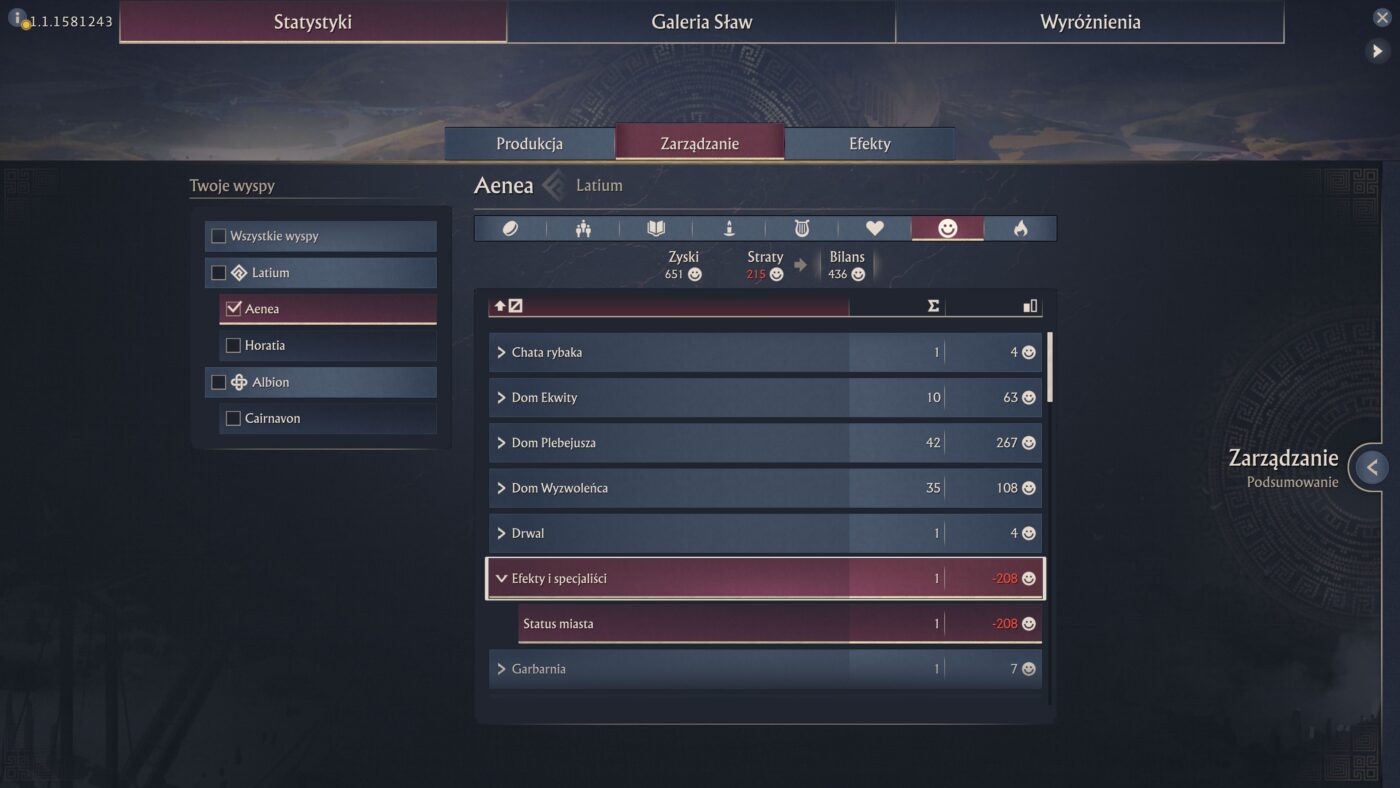Tick the Wszystkie wyspy checkbox

[219, 237]
